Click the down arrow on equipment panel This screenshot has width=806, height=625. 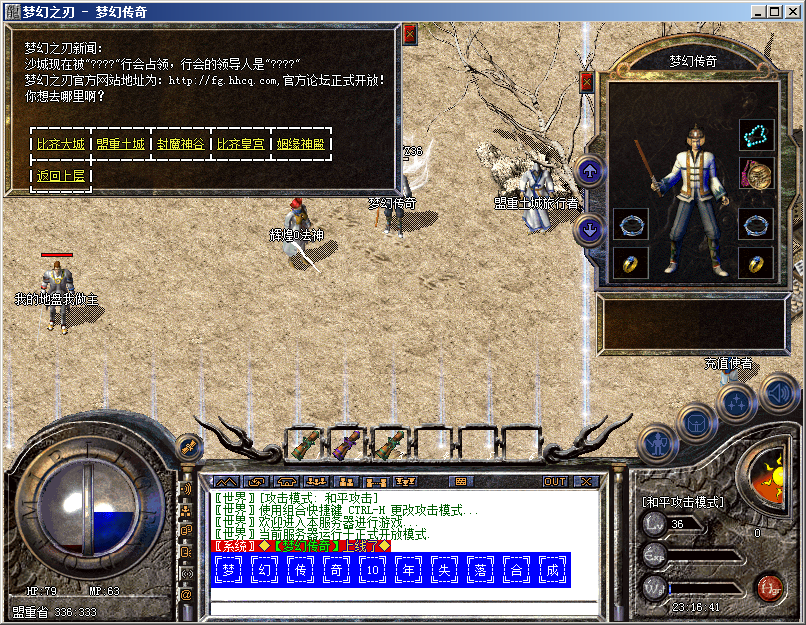(x=590, y=231)
